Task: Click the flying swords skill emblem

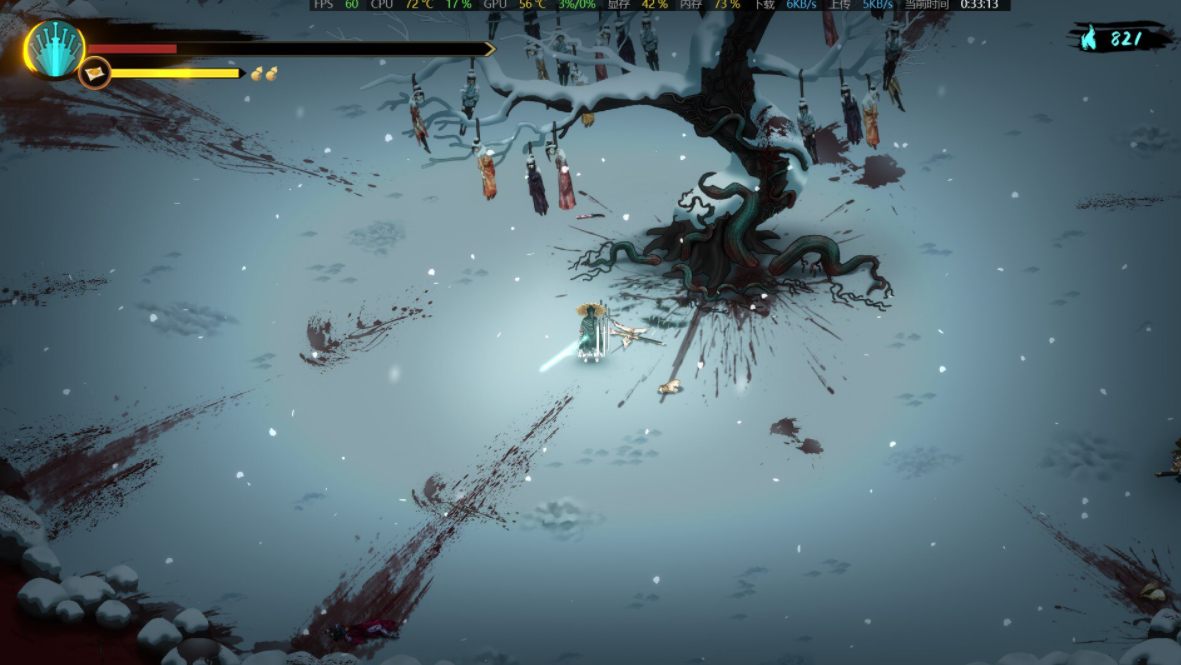Action: pos(54,48)
